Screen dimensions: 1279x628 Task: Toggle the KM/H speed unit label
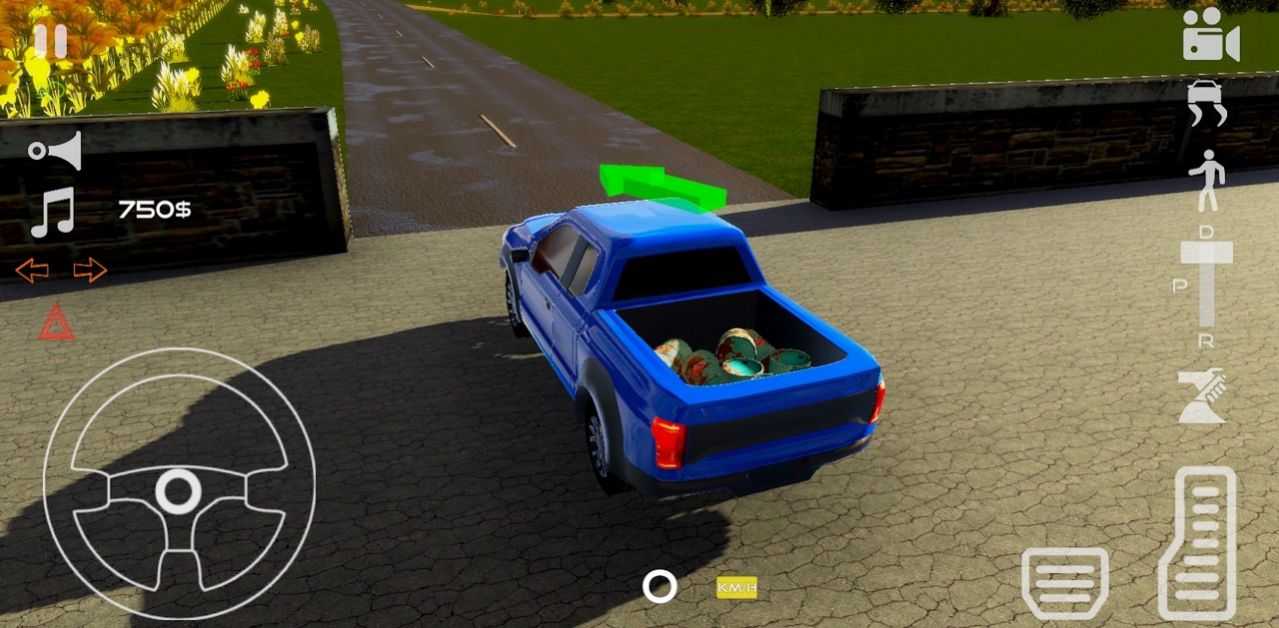pos(736,588)
